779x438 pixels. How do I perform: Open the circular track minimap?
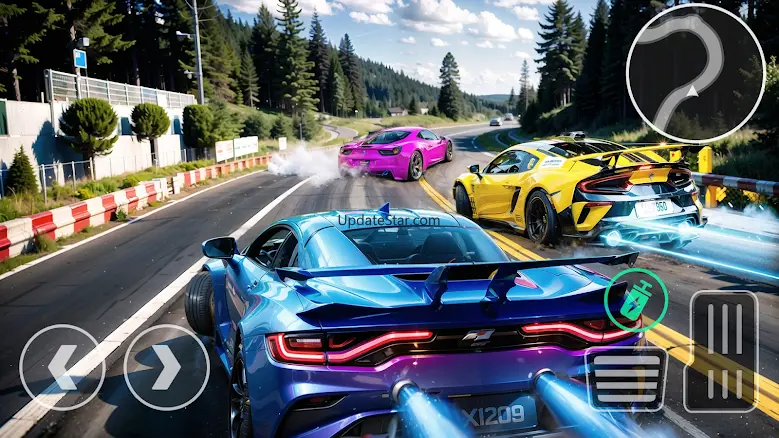pyautogui.click(x=695, y=73)
